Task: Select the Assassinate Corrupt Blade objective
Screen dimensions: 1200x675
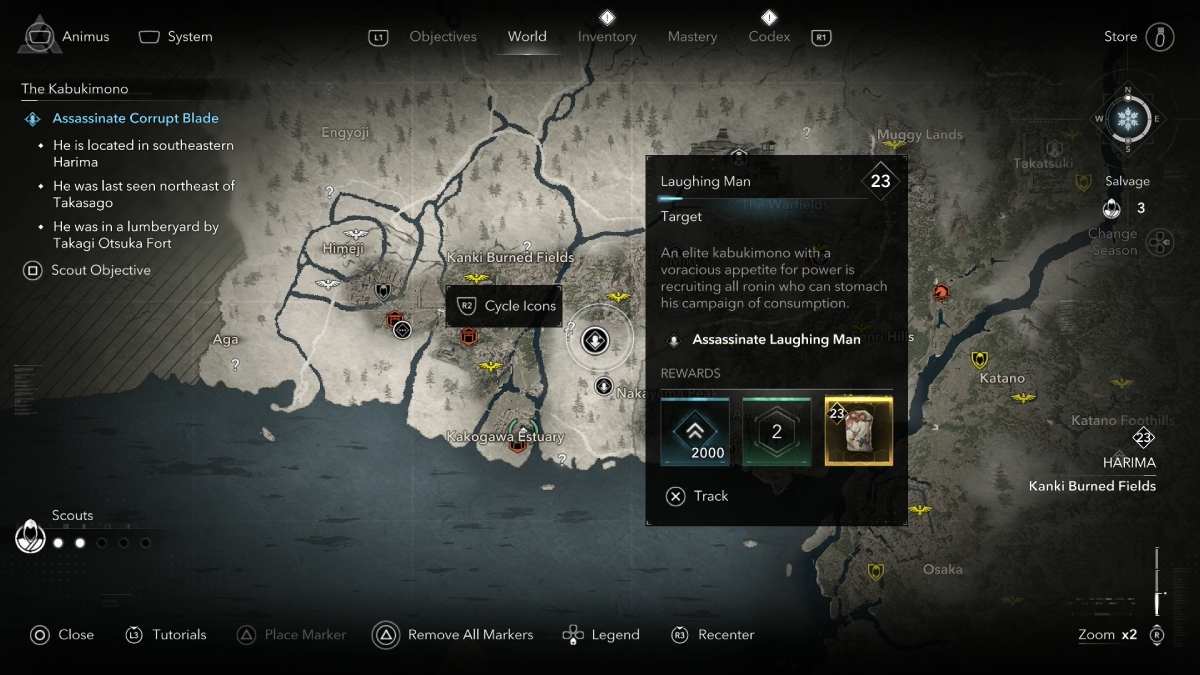Action: pos(135,118)
